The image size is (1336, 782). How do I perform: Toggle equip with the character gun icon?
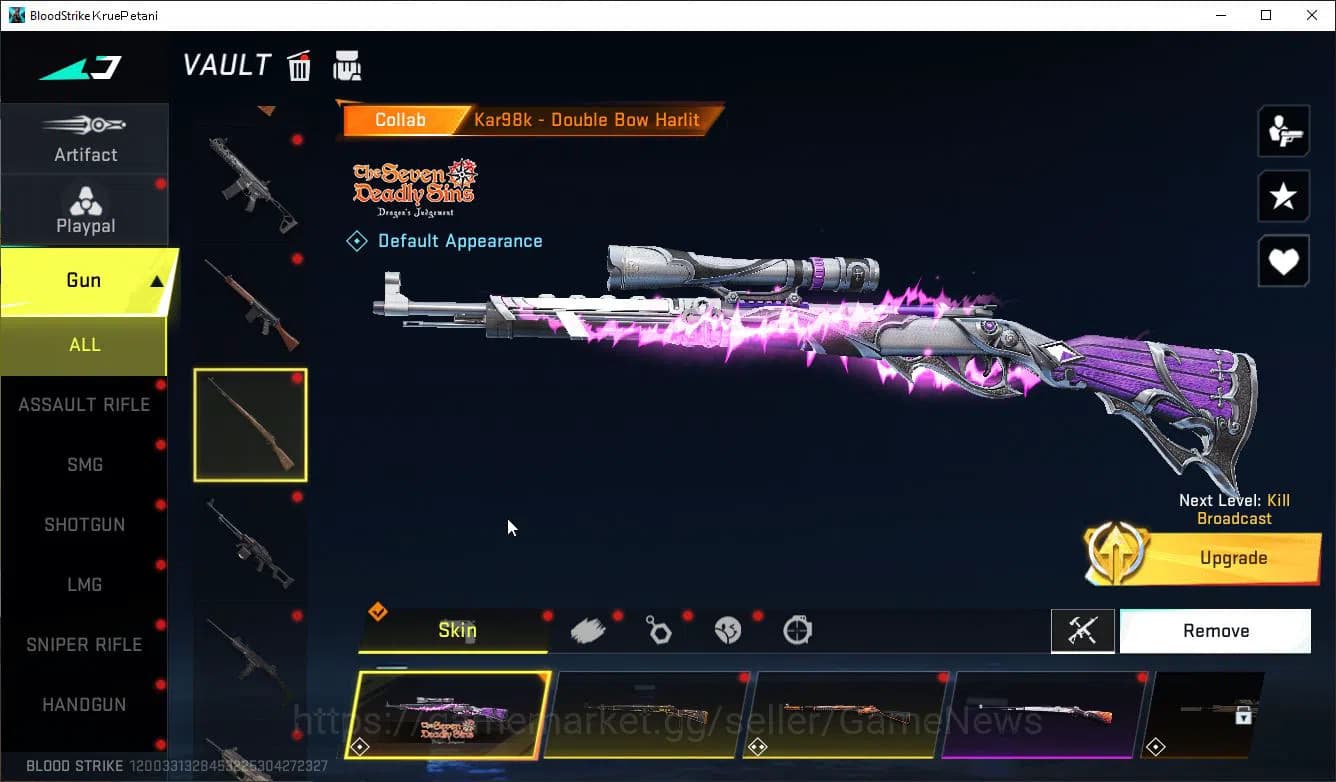point(1283,130)
